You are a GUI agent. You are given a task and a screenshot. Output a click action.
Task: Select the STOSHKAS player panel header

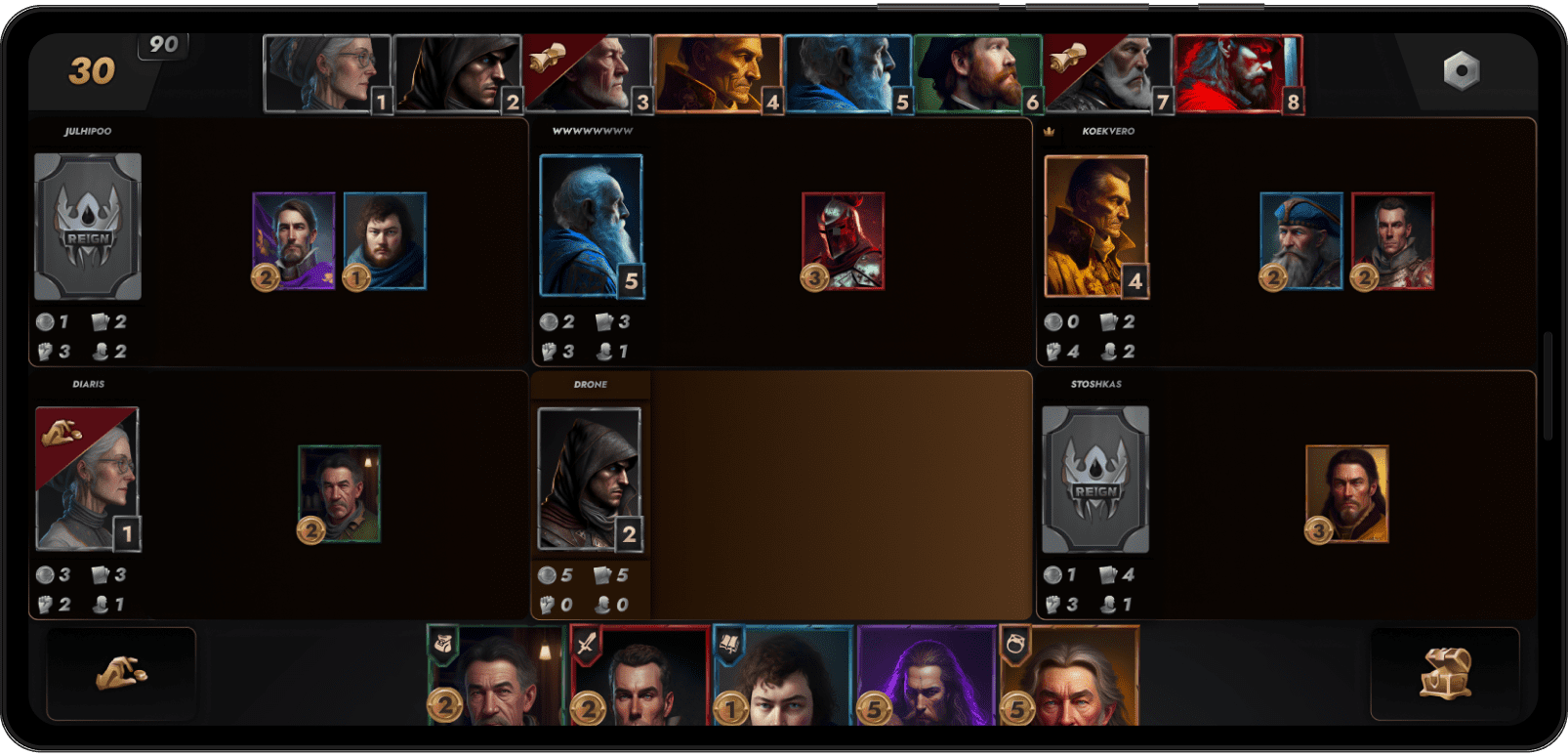point(1094,383)
